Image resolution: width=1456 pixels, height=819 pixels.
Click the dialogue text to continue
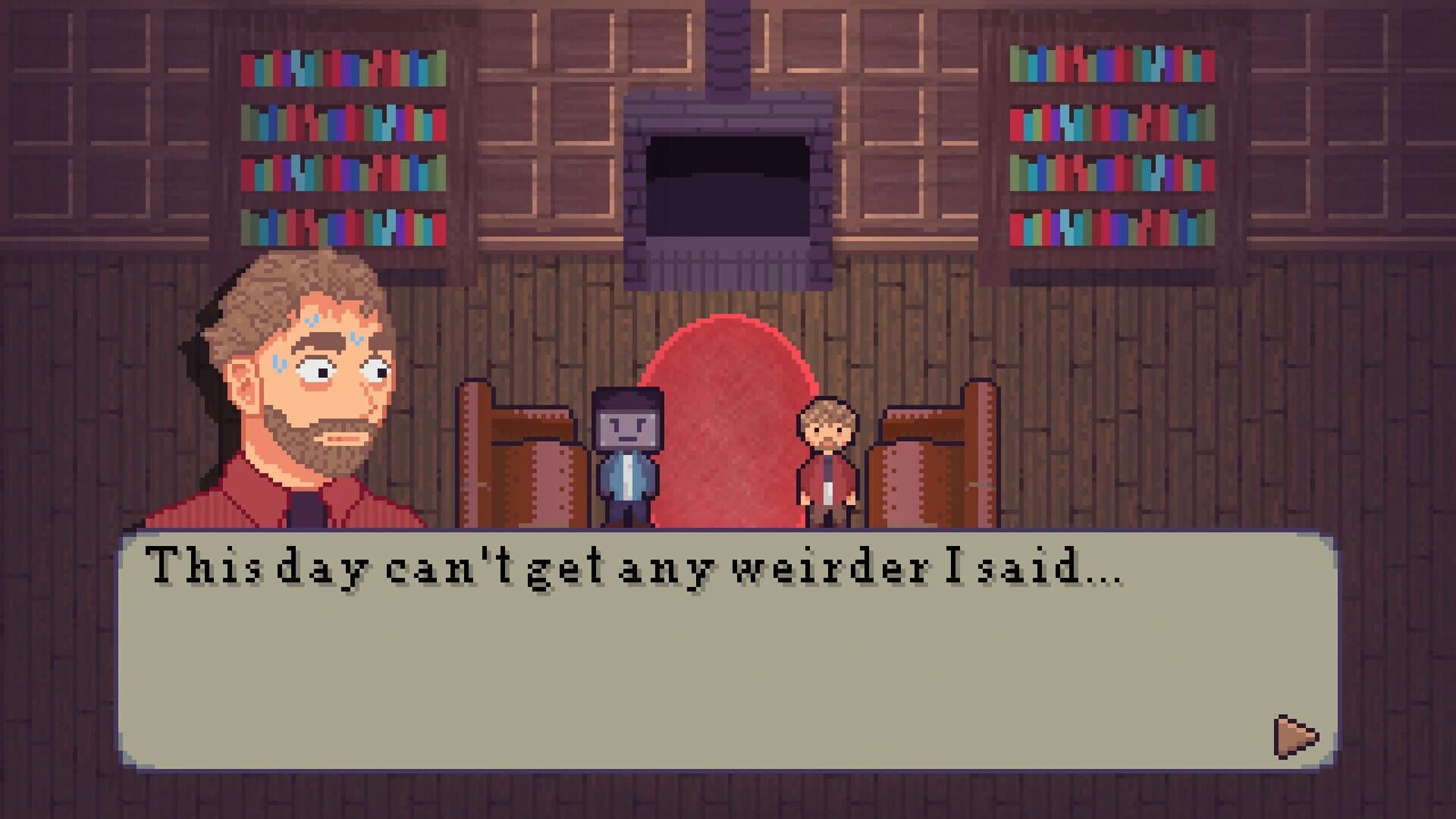click(629, 573)
